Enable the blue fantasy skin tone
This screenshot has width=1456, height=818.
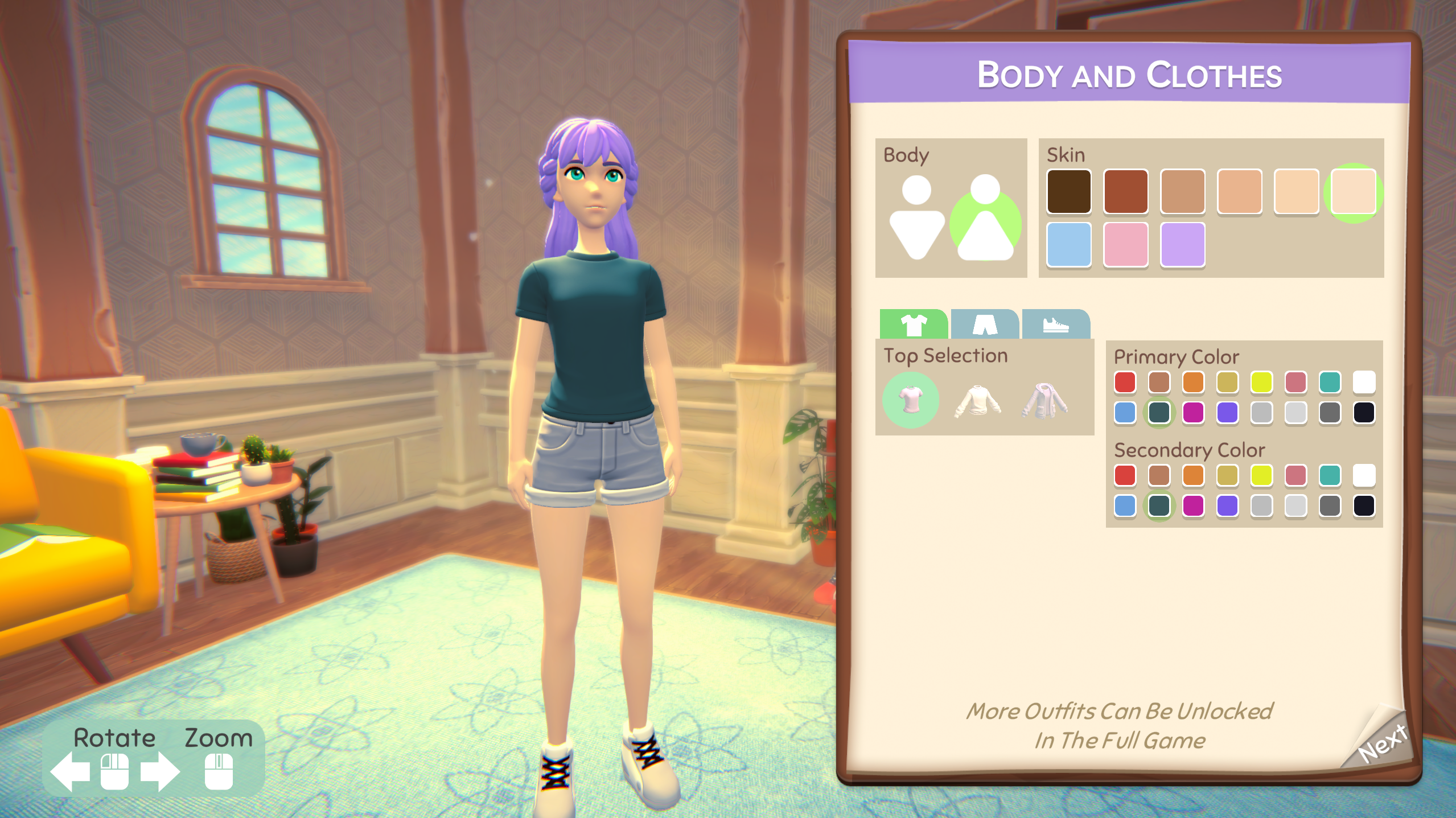(x=1069, y=246)
